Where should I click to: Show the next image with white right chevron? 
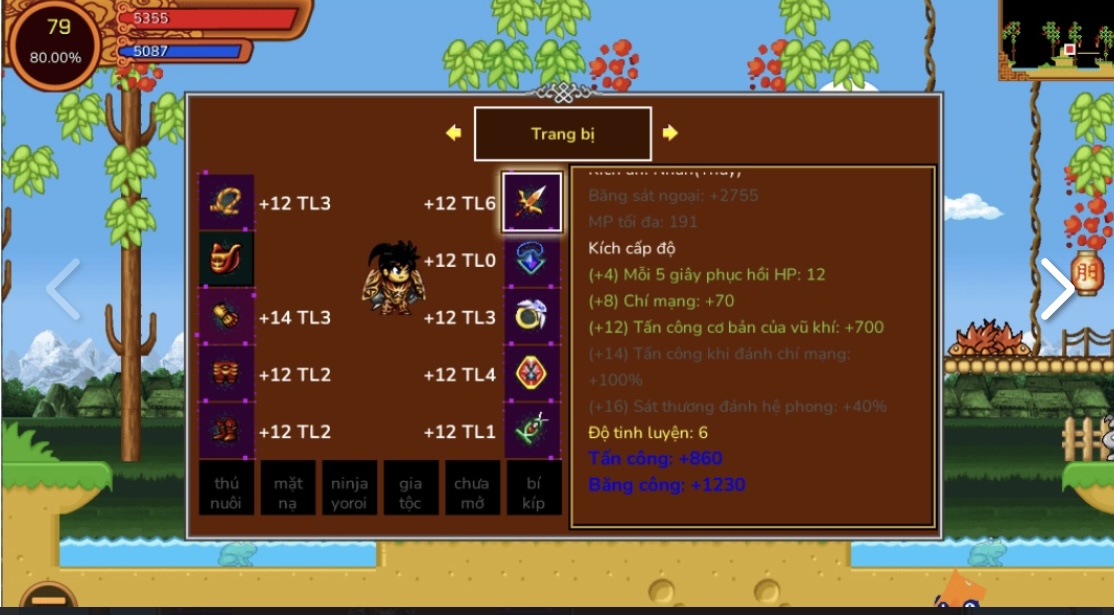(x=1056, y=290)
